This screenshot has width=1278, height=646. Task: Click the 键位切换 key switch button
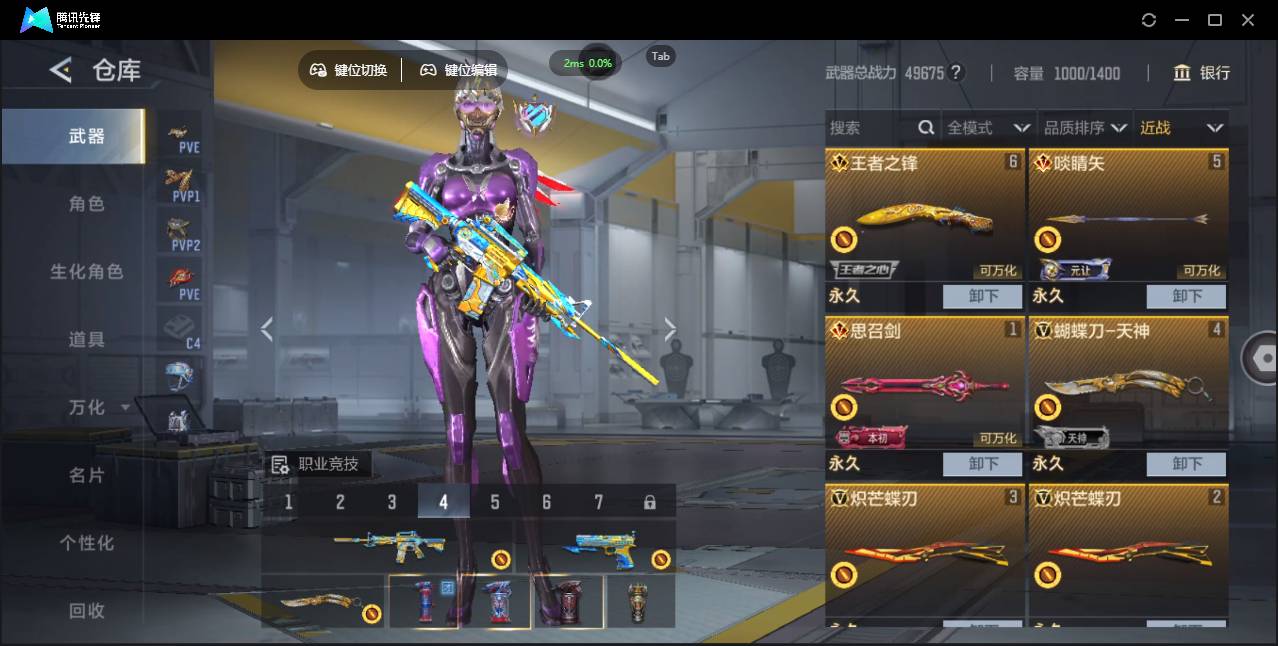[x=349, y=70]
